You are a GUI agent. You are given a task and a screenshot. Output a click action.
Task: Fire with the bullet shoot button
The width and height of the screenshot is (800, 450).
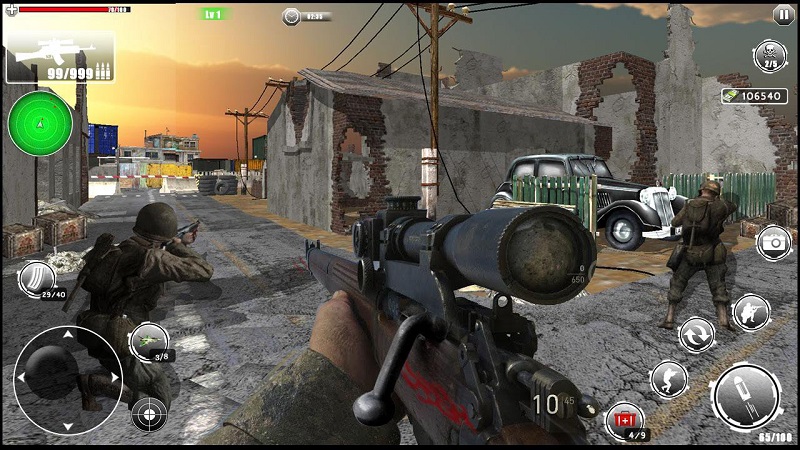746,396
